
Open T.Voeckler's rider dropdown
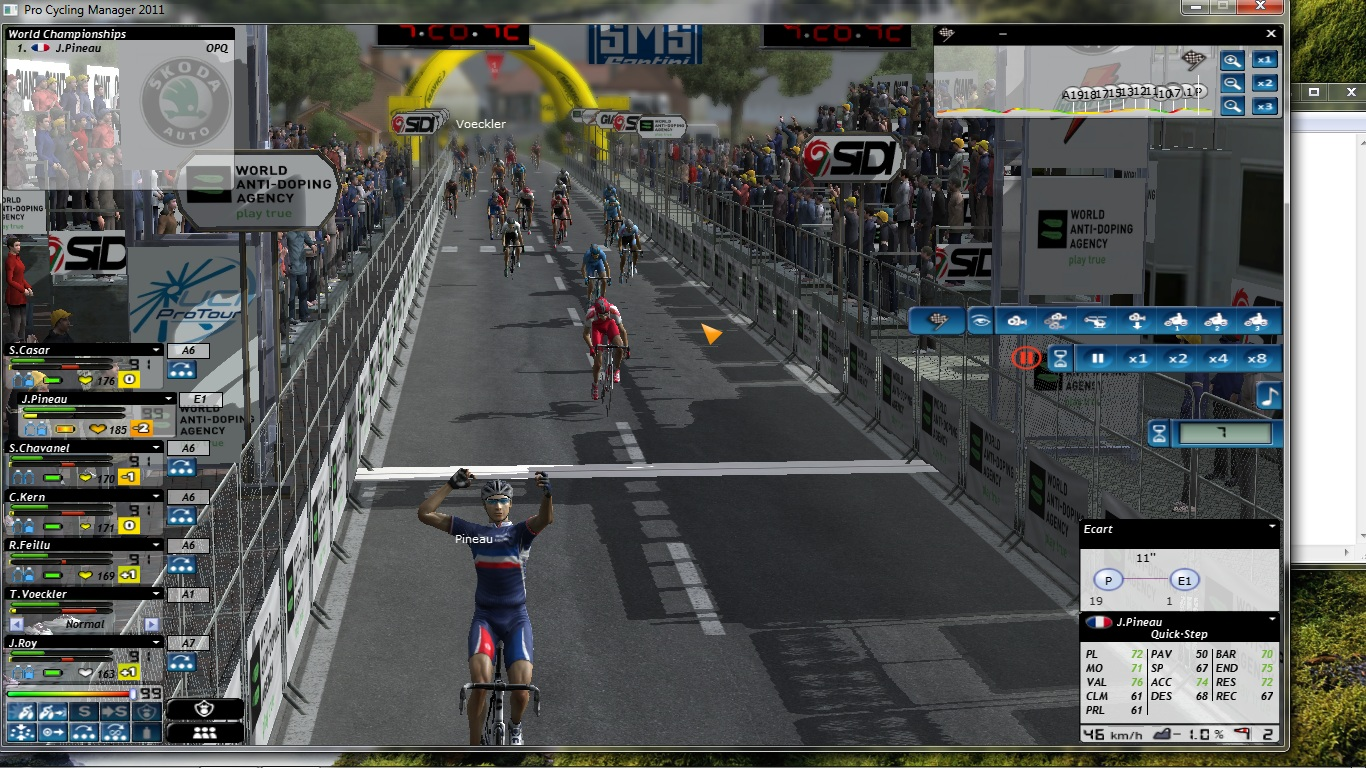156,594
